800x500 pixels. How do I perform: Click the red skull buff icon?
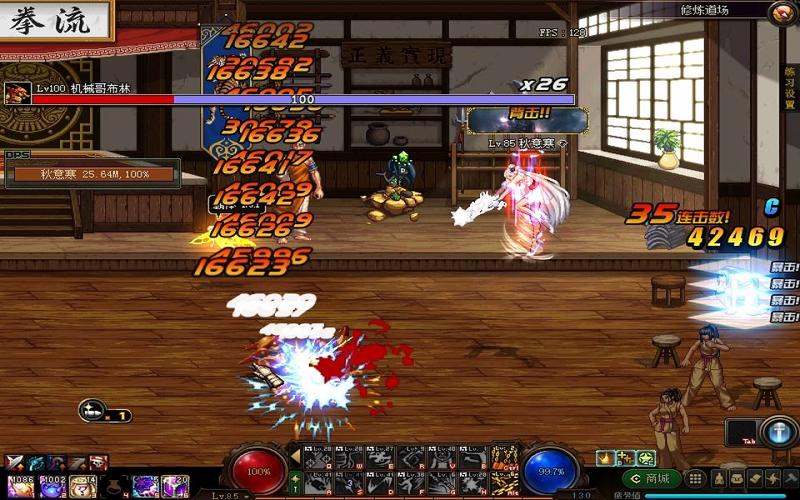pyautogui.click(x=99, y=462)
